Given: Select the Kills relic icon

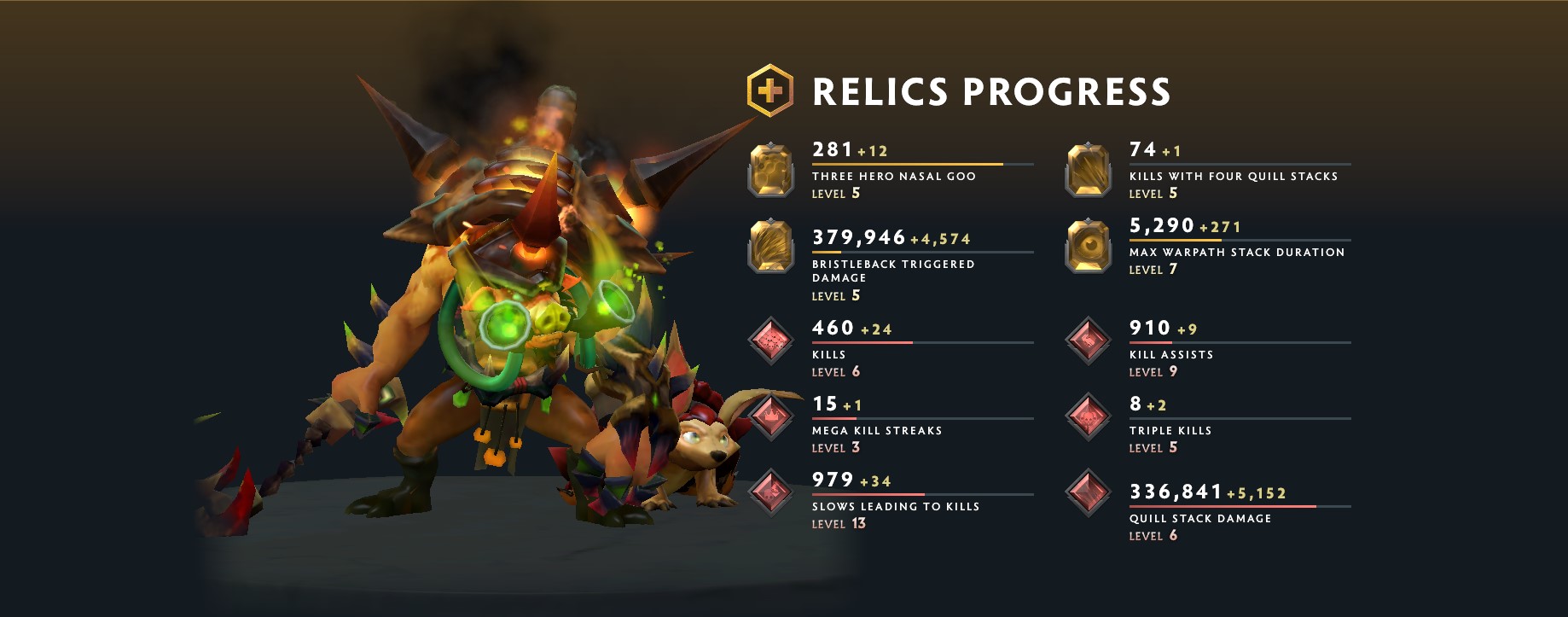Looking at the screenshot, I should [770, 340].
